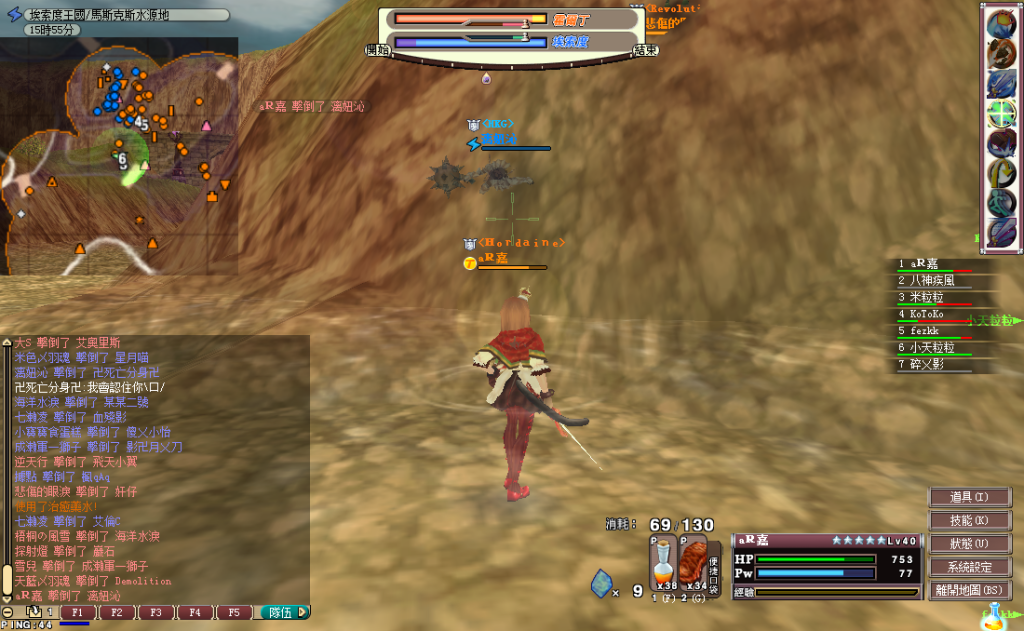1024x631 pixels.
Task: Open the 狀態 (U) status window
Action: (x=968, y=543)
